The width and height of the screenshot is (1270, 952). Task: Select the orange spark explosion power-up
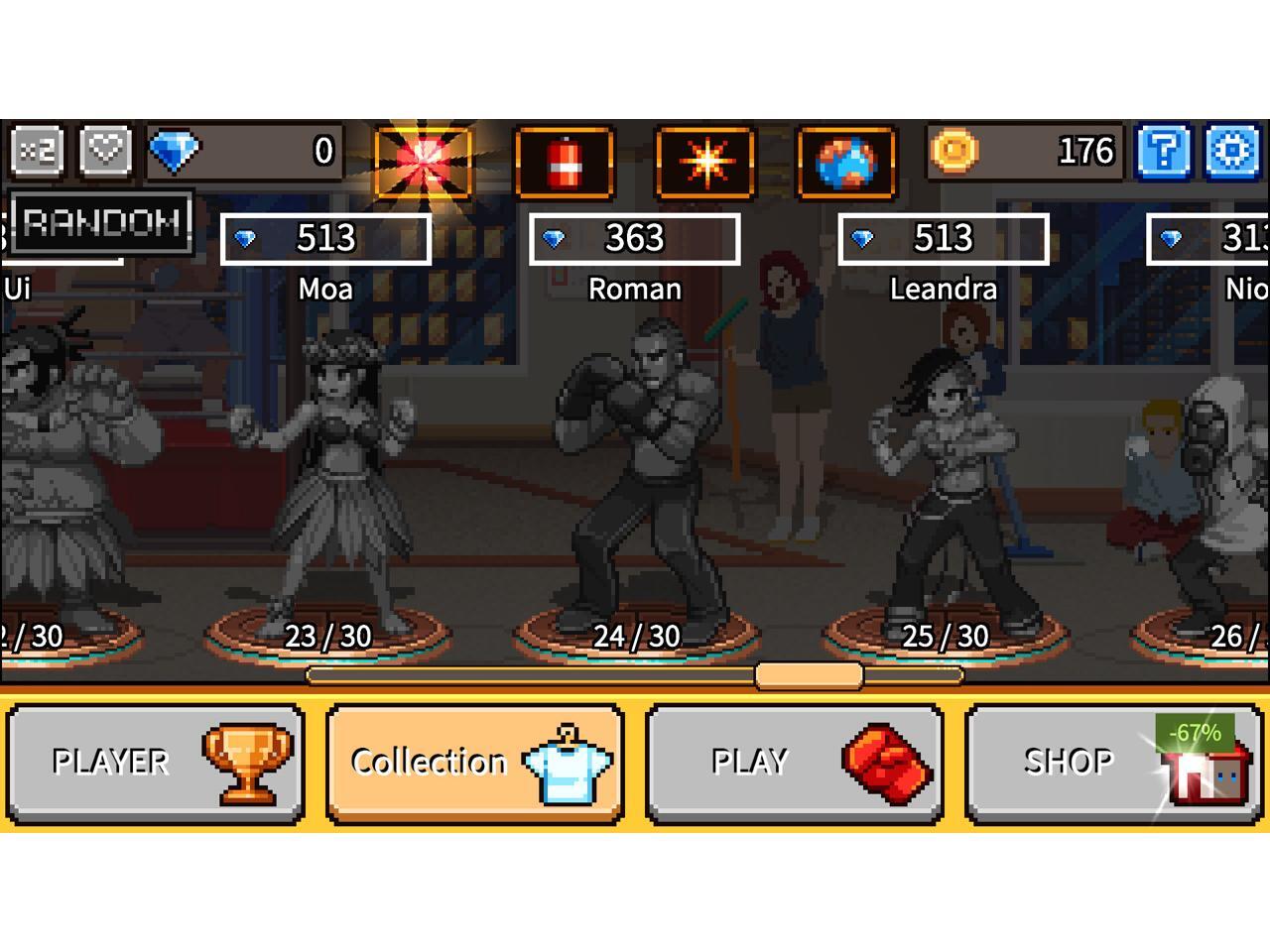coord(705,162)
